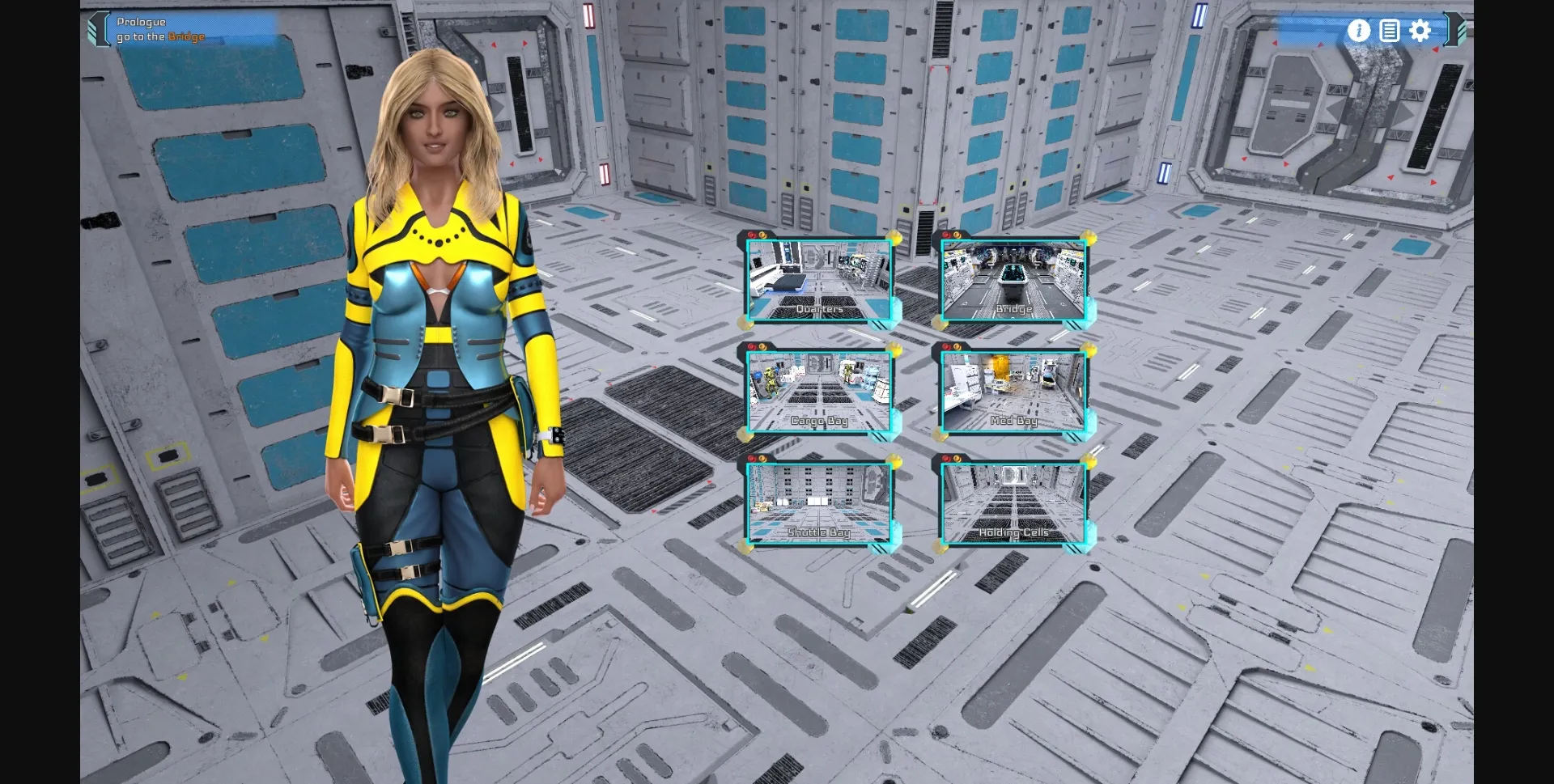Open the quest log list icon
The width and height of the screenshot is (1554, 784).
[x=1389, y=31]
